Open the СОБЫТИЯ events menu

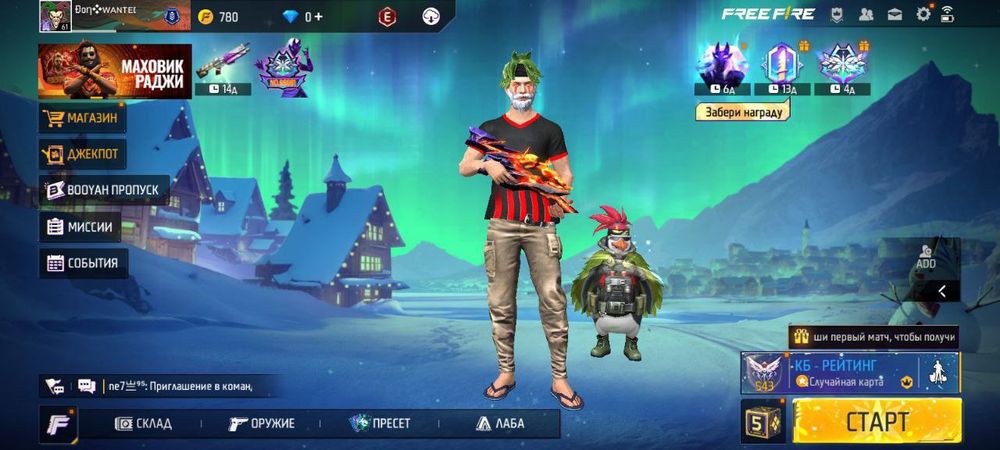coord(83,263)
